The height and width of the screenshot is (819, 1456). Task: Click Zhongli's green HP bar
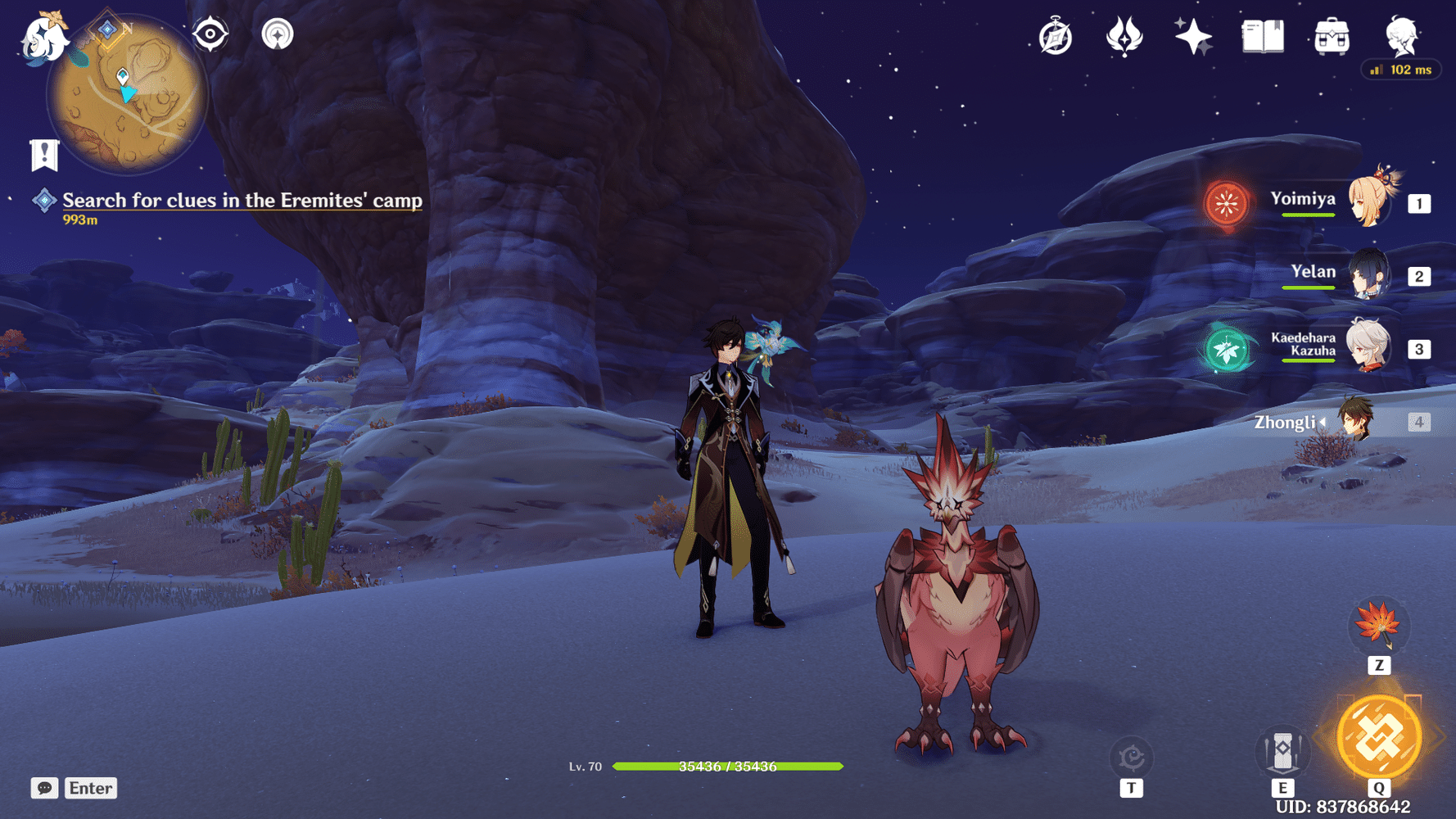click(729, 767)
